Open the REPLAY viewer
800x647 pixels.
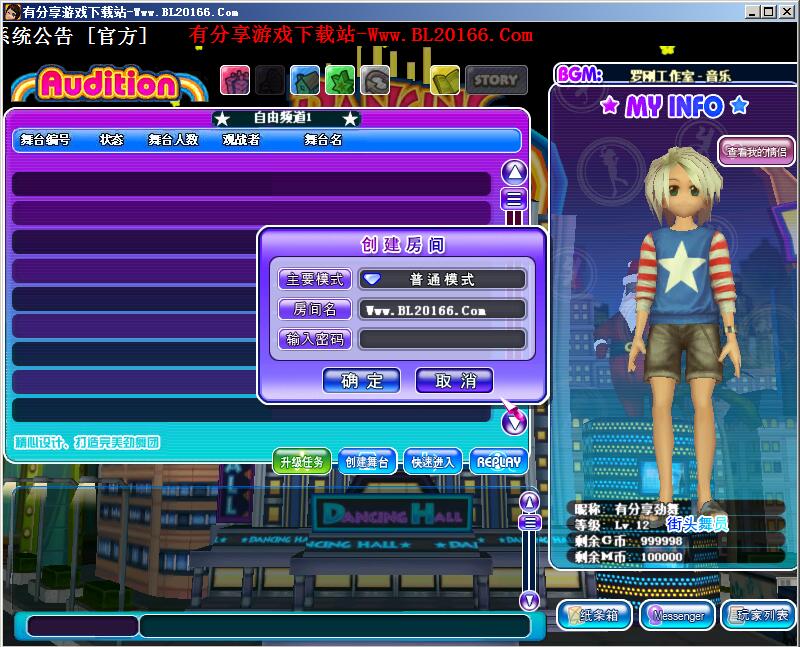coord(498,462)
